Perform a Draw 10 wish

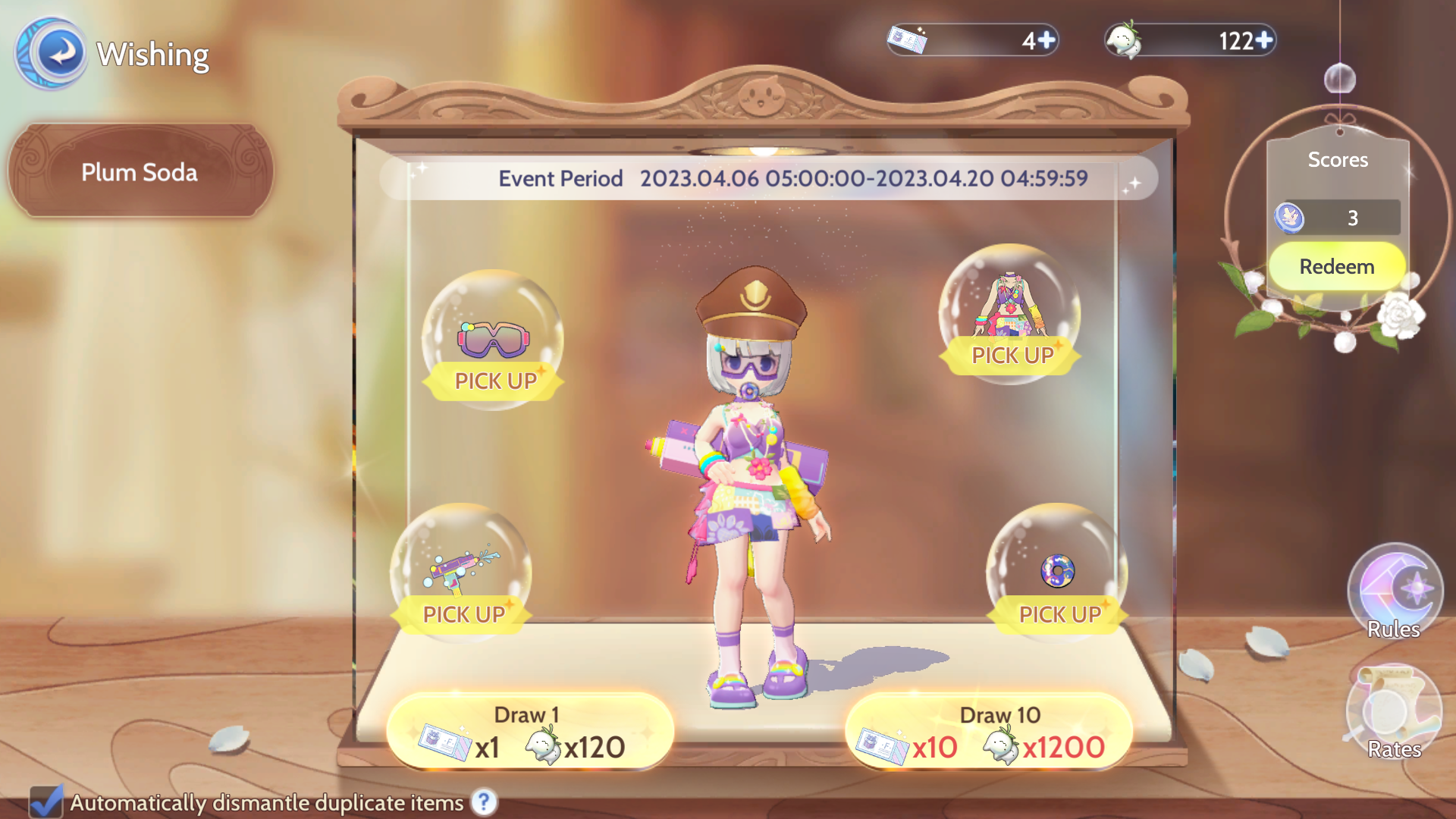989,733
